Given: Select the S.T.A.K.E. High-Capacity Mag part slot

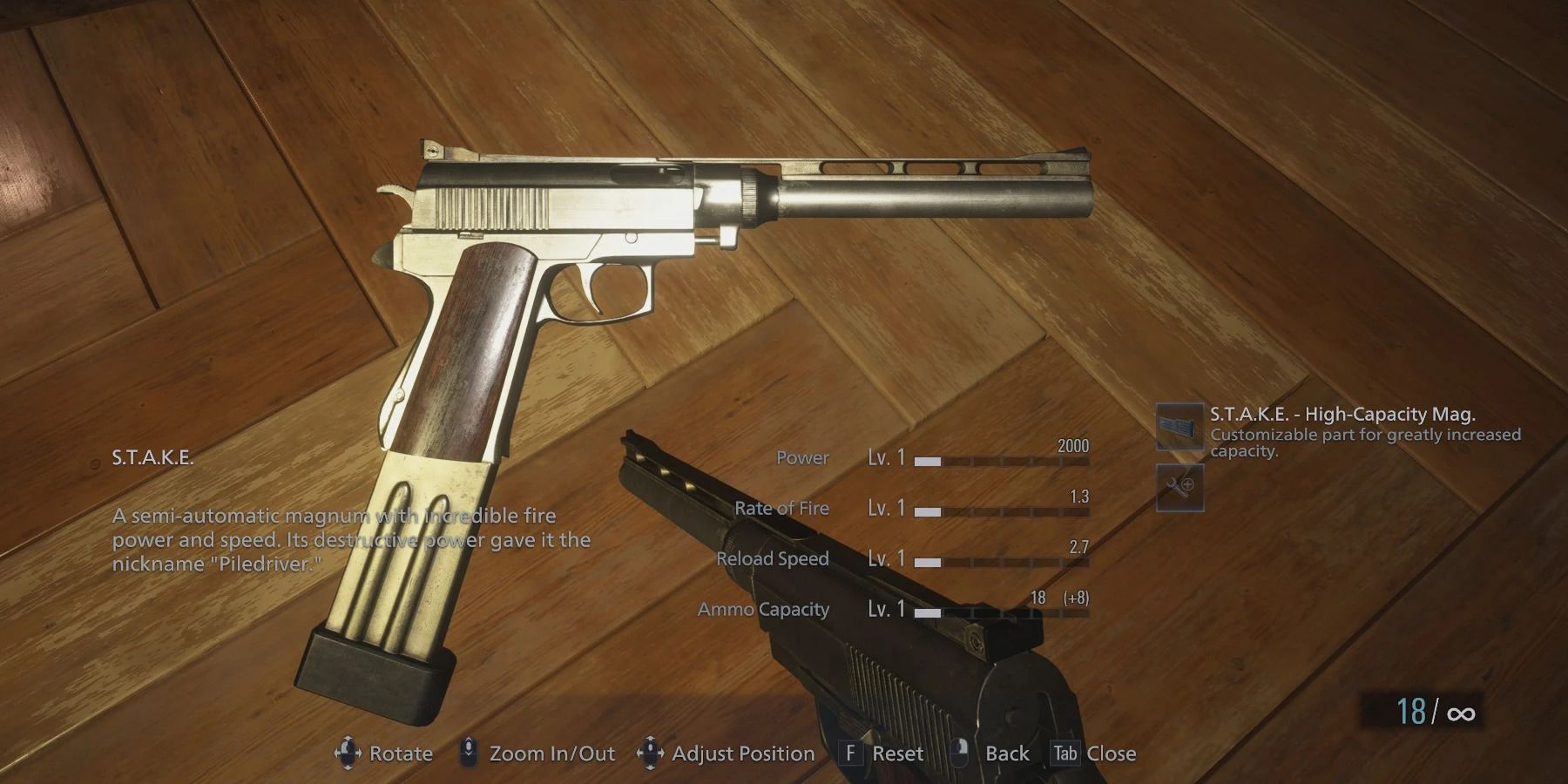Looking at the screenshot, I should pos(1179,427).
